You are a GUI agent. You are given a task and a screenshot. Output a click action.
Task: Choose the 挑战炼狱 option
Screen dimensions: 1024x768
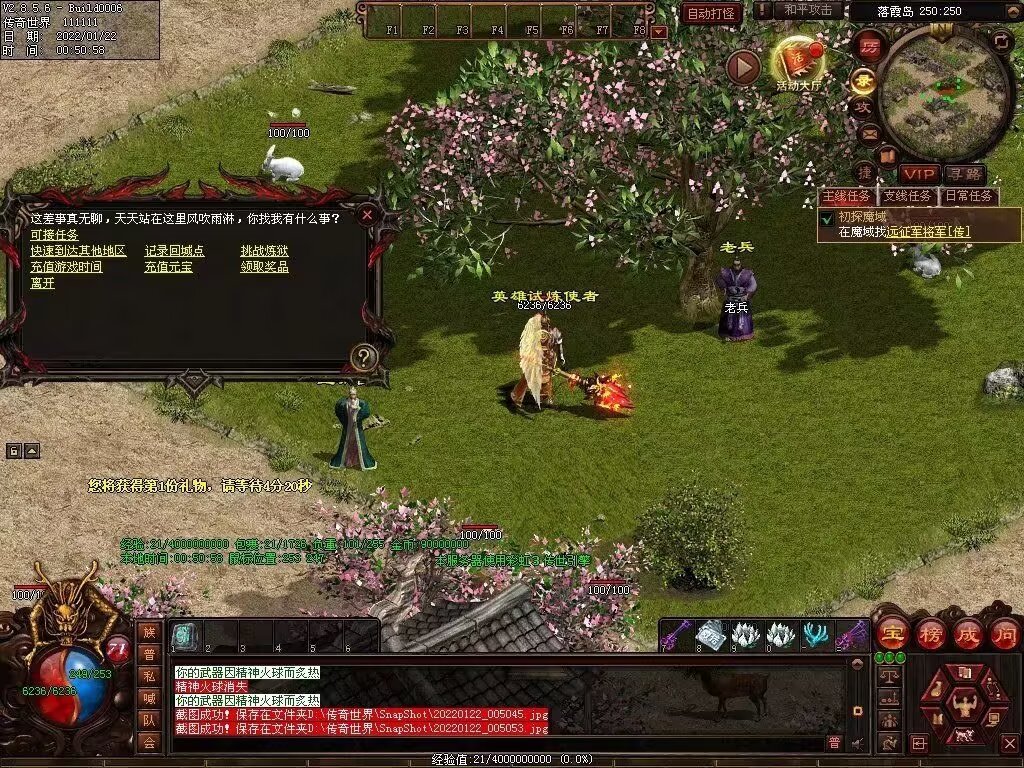tap(264, 251)
